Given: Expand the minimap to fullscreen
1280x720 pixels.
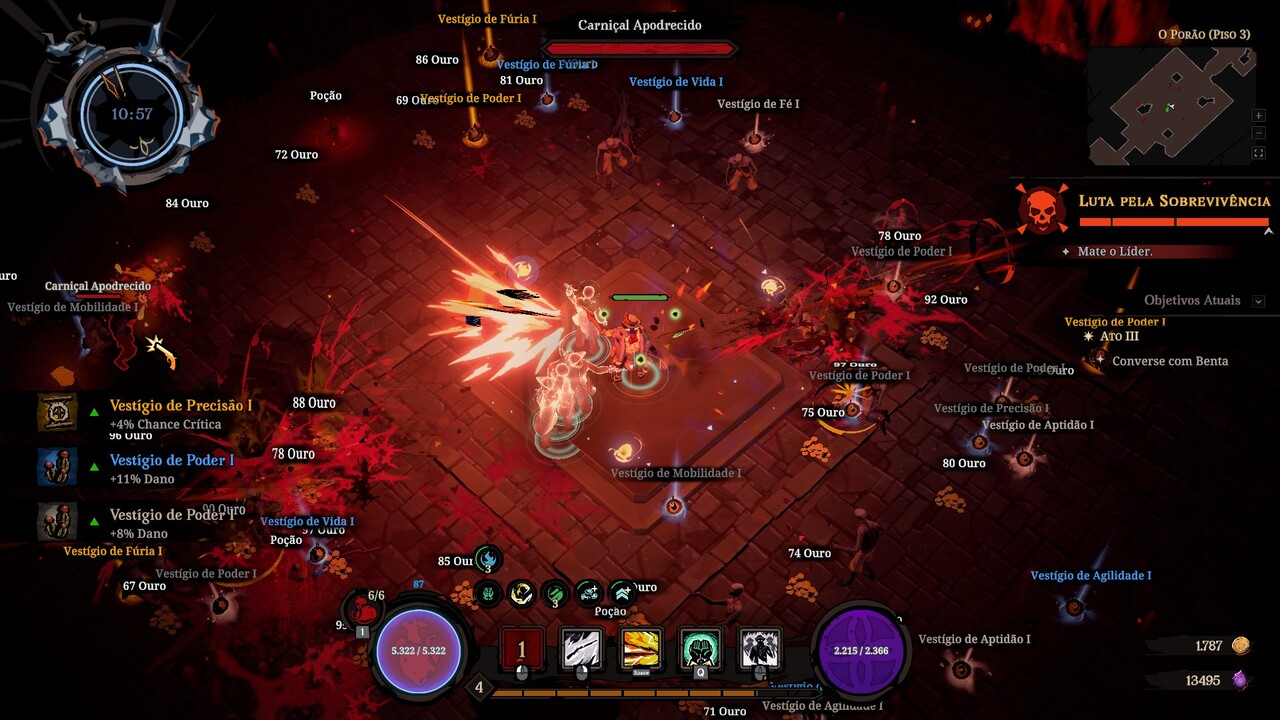Looking at the screenshot, I should click(x=1259, y=153).
